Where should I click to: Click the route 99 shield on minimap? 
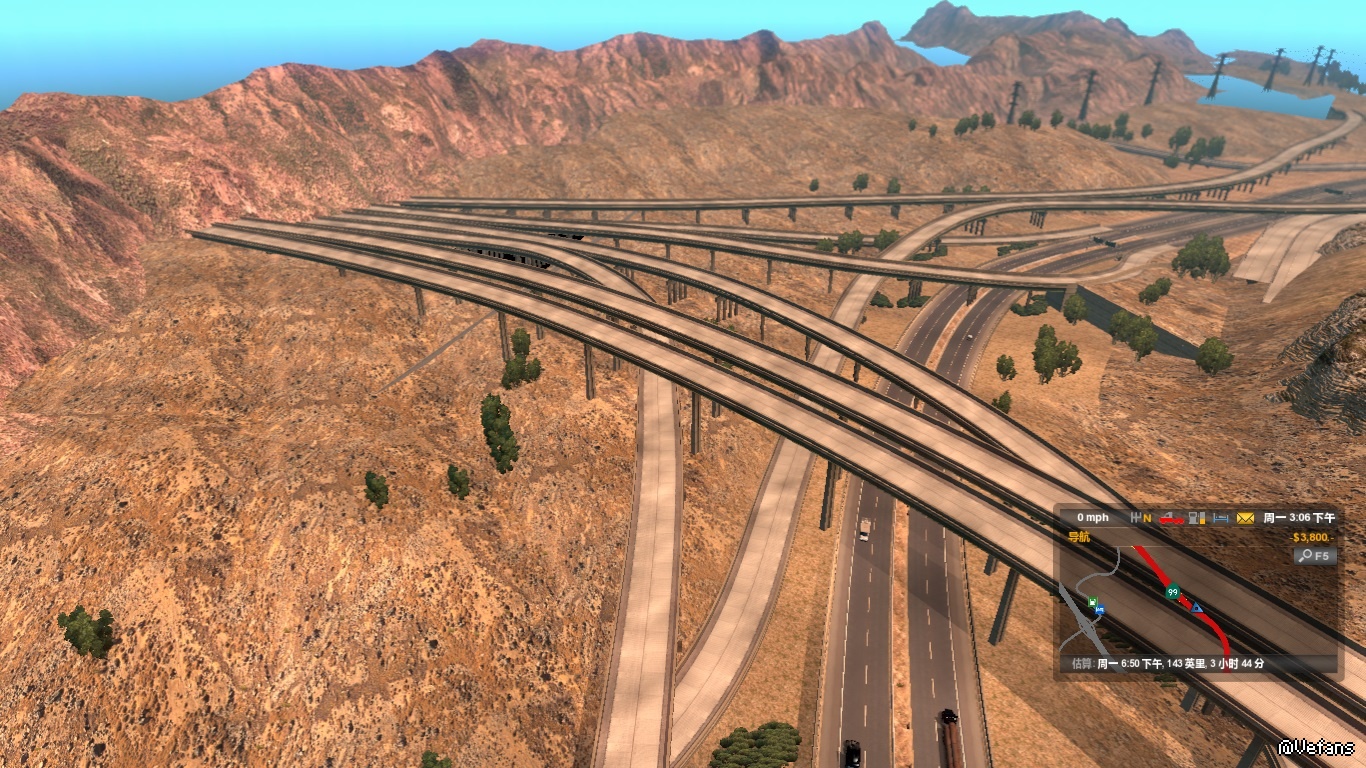[1172, 592]
